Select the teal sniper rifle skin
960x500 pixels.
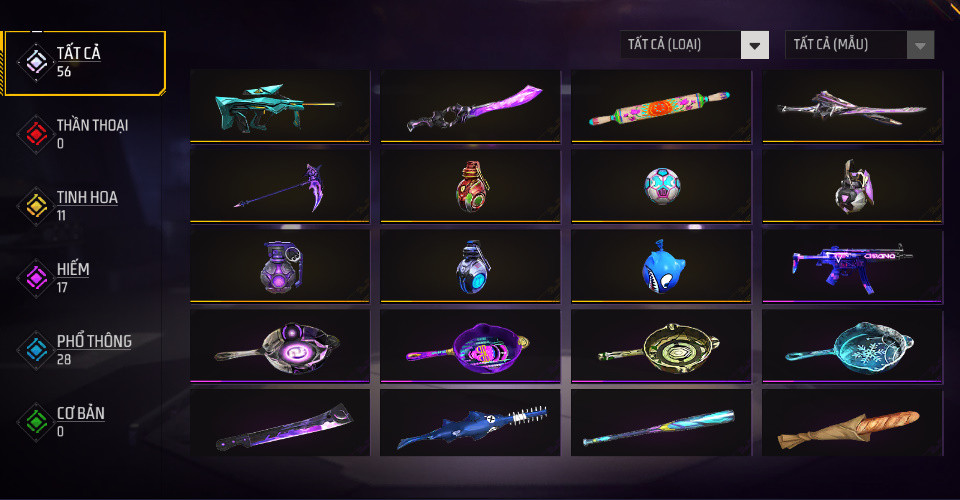[279, 105]
